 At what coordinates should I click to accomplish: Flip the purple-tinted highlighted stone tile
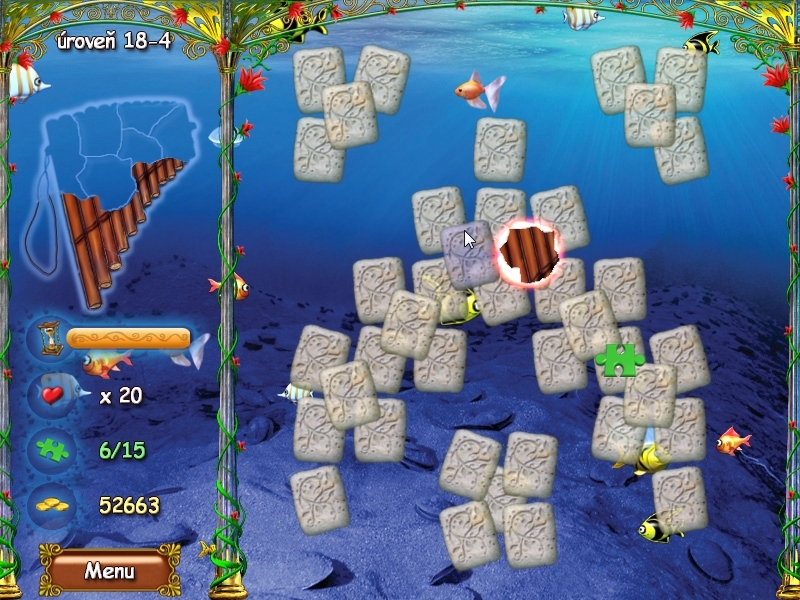(x=467, y=254)
